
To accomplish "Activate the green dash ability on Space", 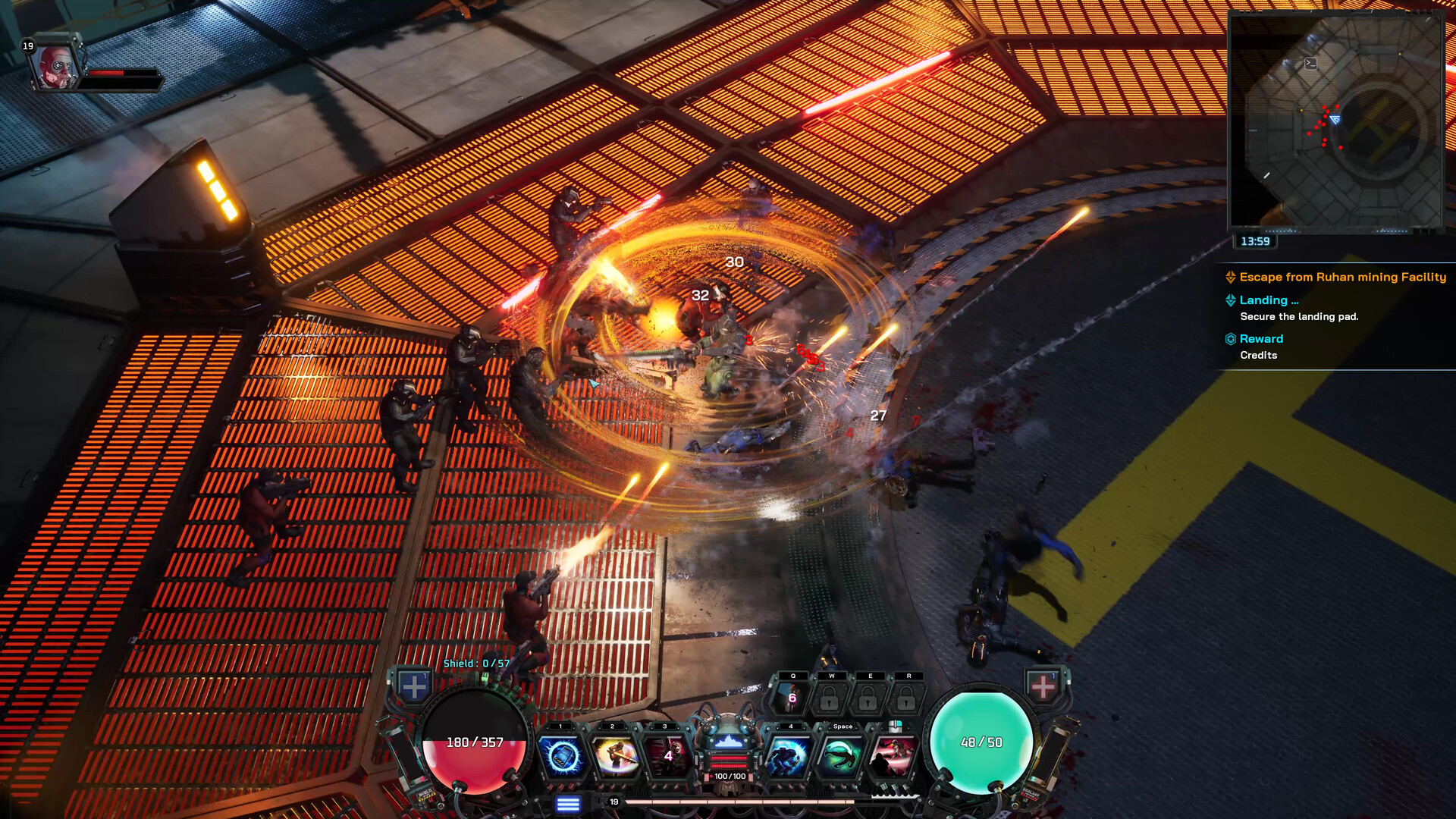I will [841, 756].
